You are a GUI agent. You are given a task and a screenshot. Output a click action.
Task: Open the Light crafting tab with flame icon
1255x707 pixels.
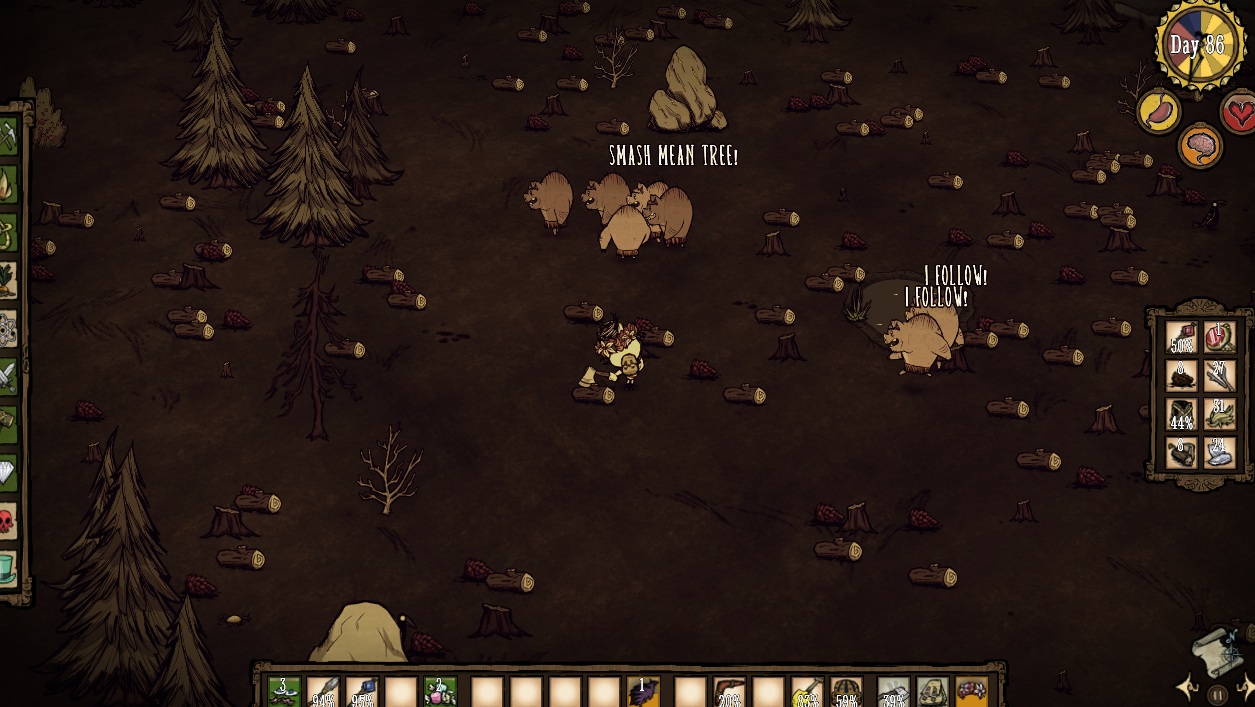tap(8, 184)
